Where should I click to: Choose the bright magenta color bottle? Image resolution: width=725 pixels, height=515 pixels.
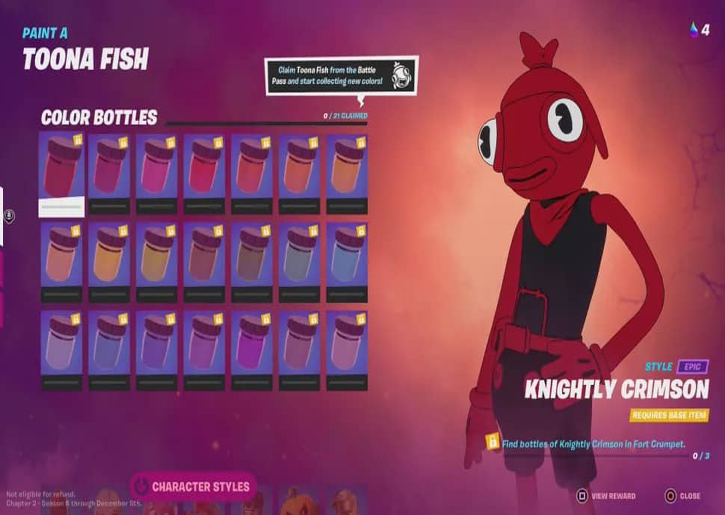click(251, 350)
